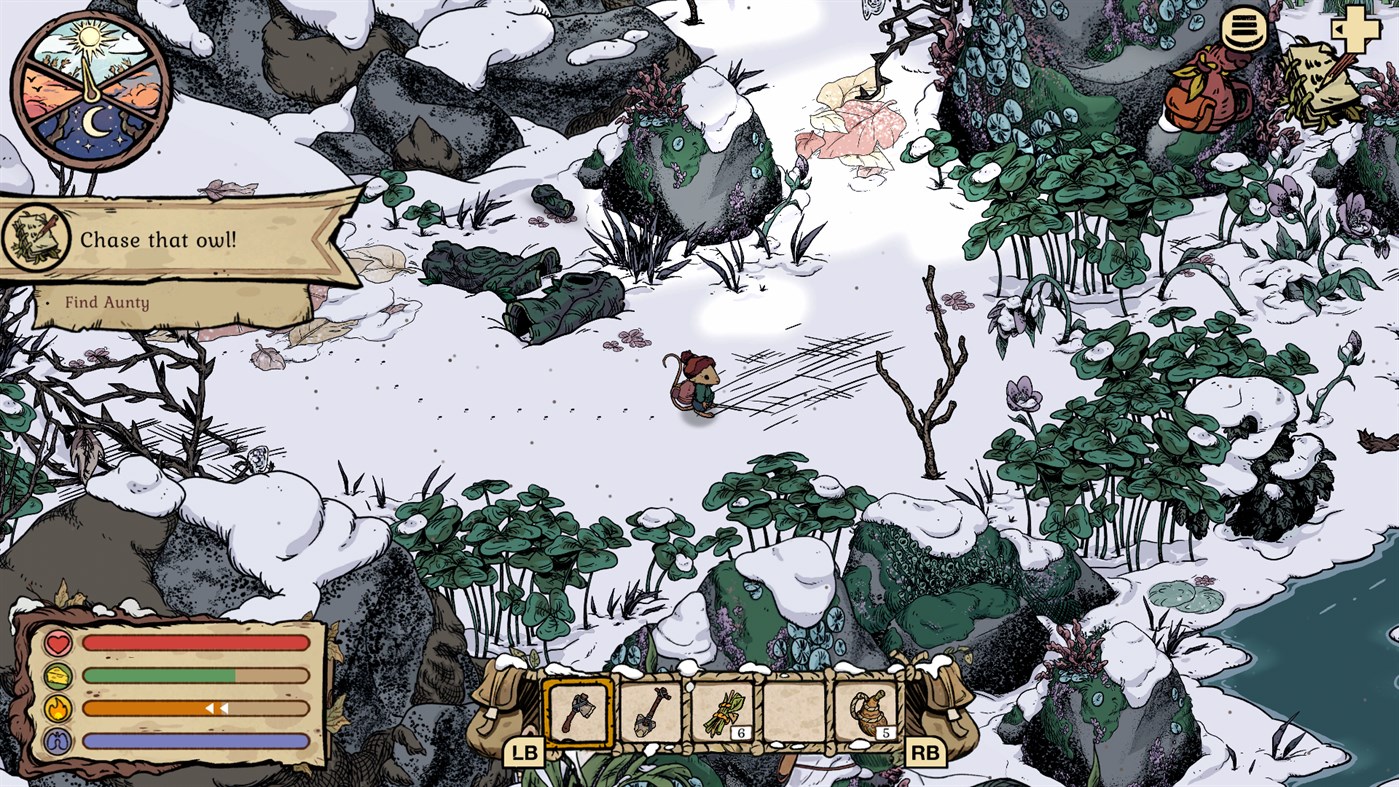Click the lungs stamina indicator
This screenshot has height=787, width=1399.
pyautogui.click(x=60, y=737)
